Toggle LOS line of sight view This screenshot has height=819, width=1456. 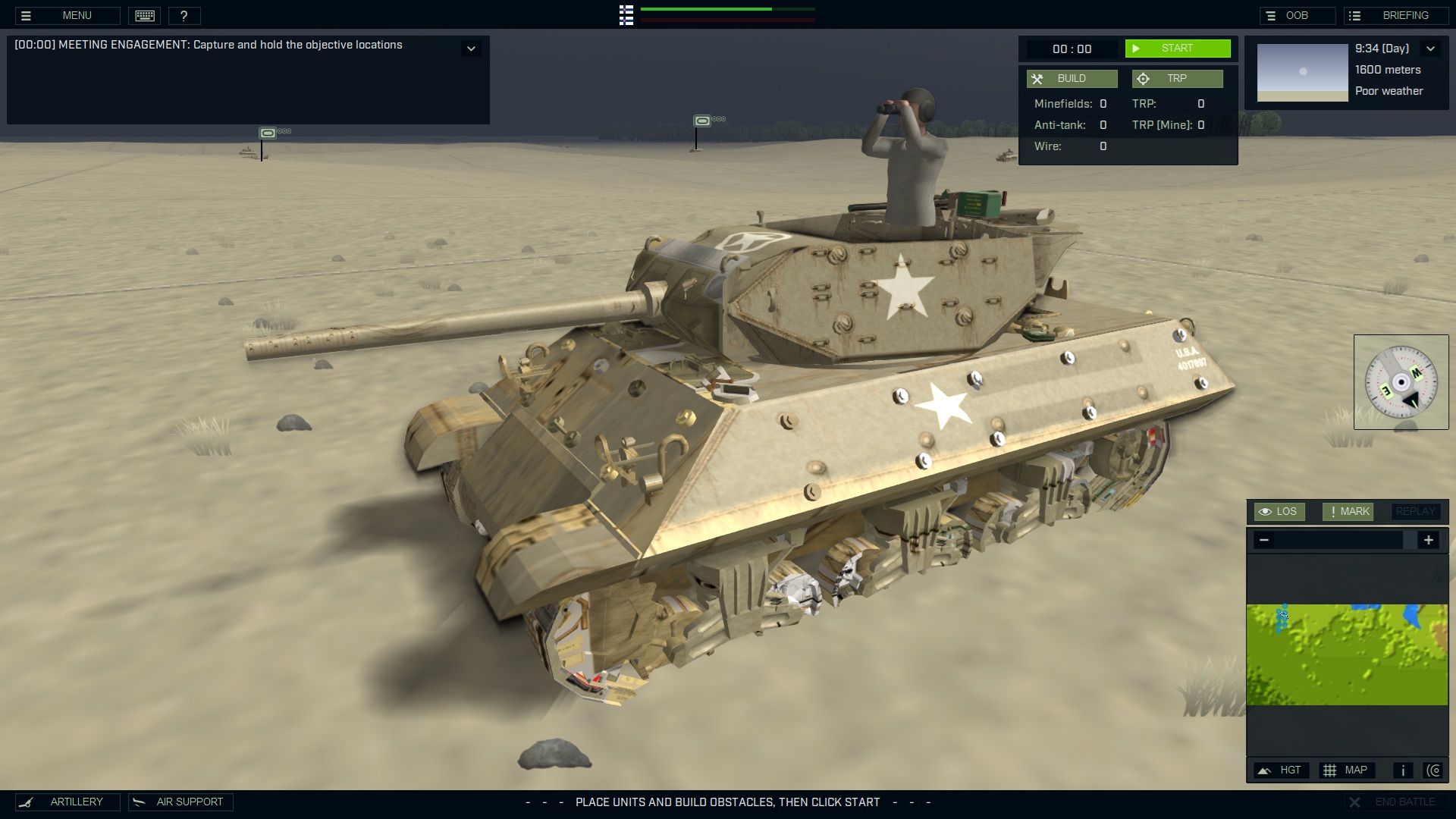click(x=1280, y=511)
